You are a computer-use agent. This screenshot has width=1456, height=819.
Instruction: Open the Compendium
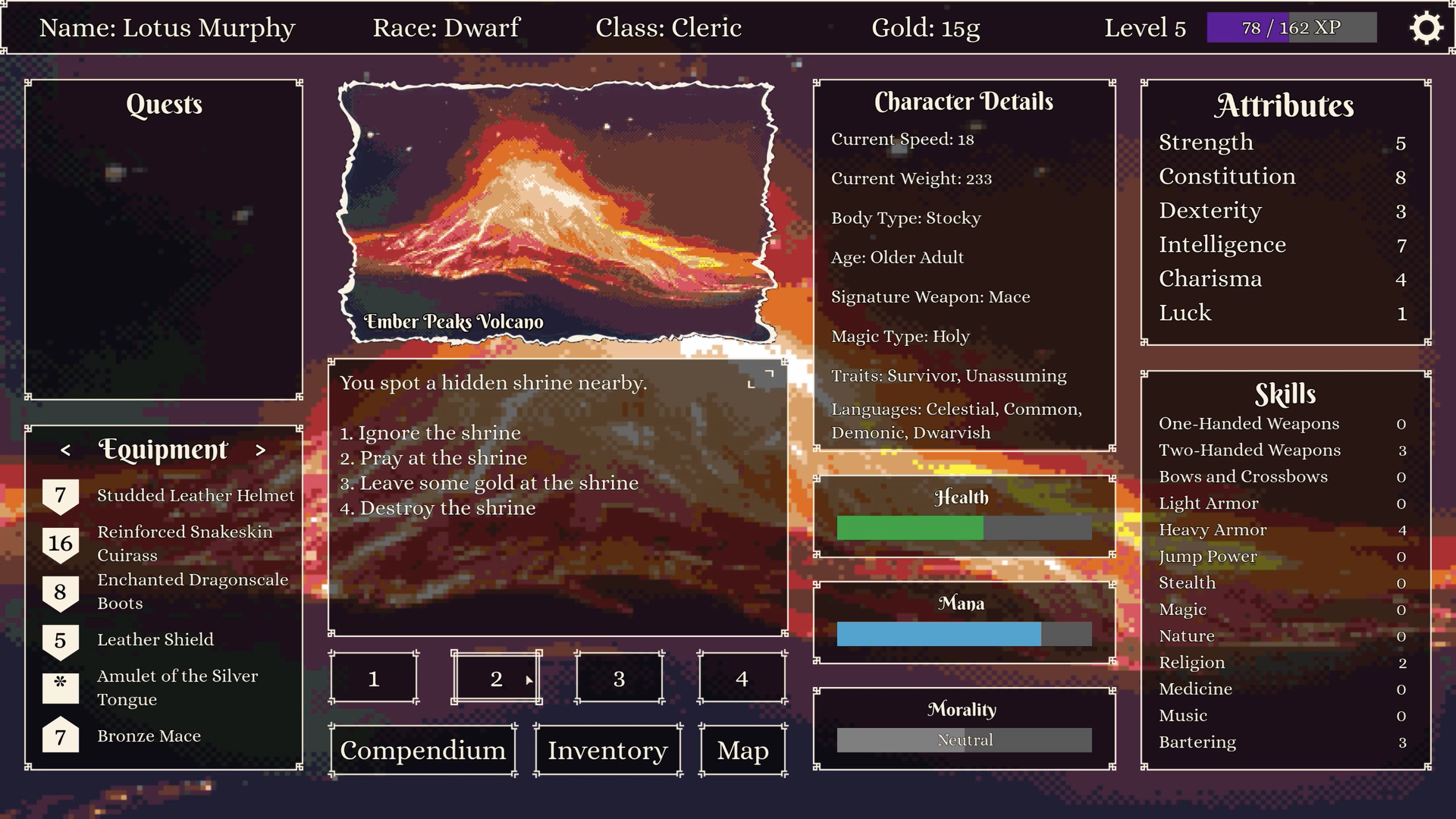tap(422, 750)
